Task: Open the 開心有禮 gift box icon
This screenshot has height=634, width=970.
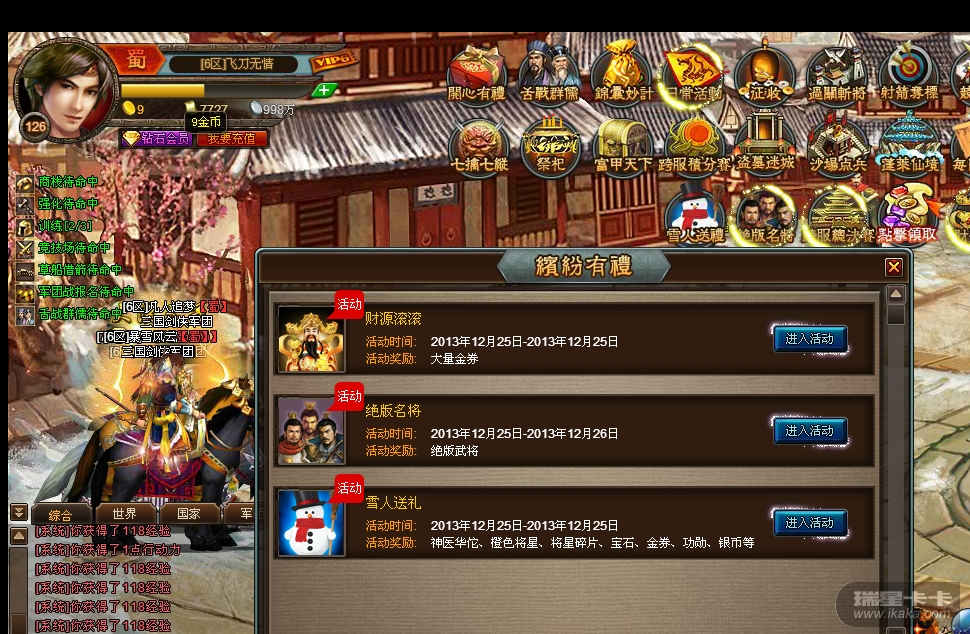Action: (477, 70)
